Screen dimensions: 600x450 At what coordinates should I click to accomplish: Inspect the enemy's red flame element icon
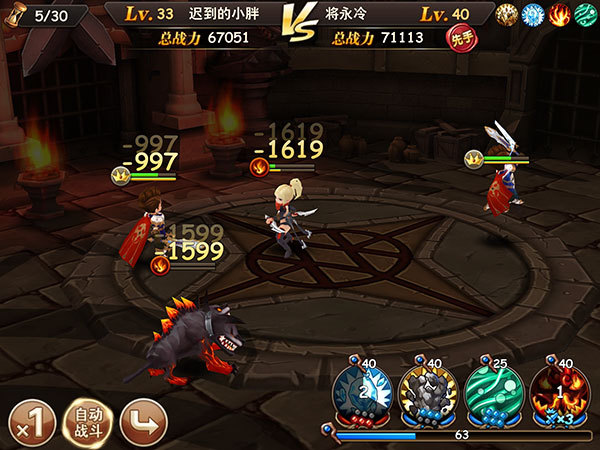point(558,15)
